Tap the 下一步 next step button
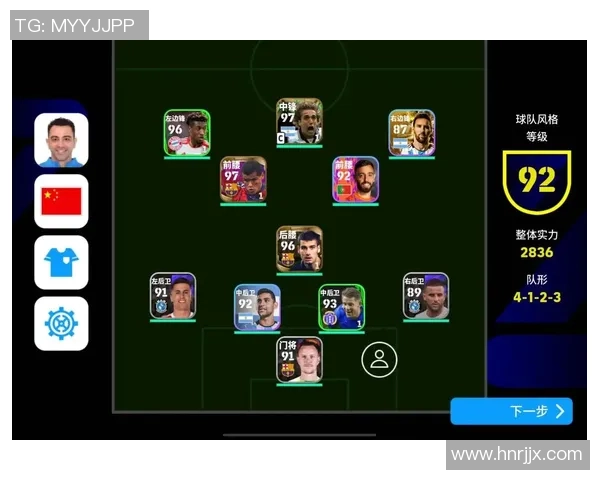 pyautogui.click(x=511, y=411)
